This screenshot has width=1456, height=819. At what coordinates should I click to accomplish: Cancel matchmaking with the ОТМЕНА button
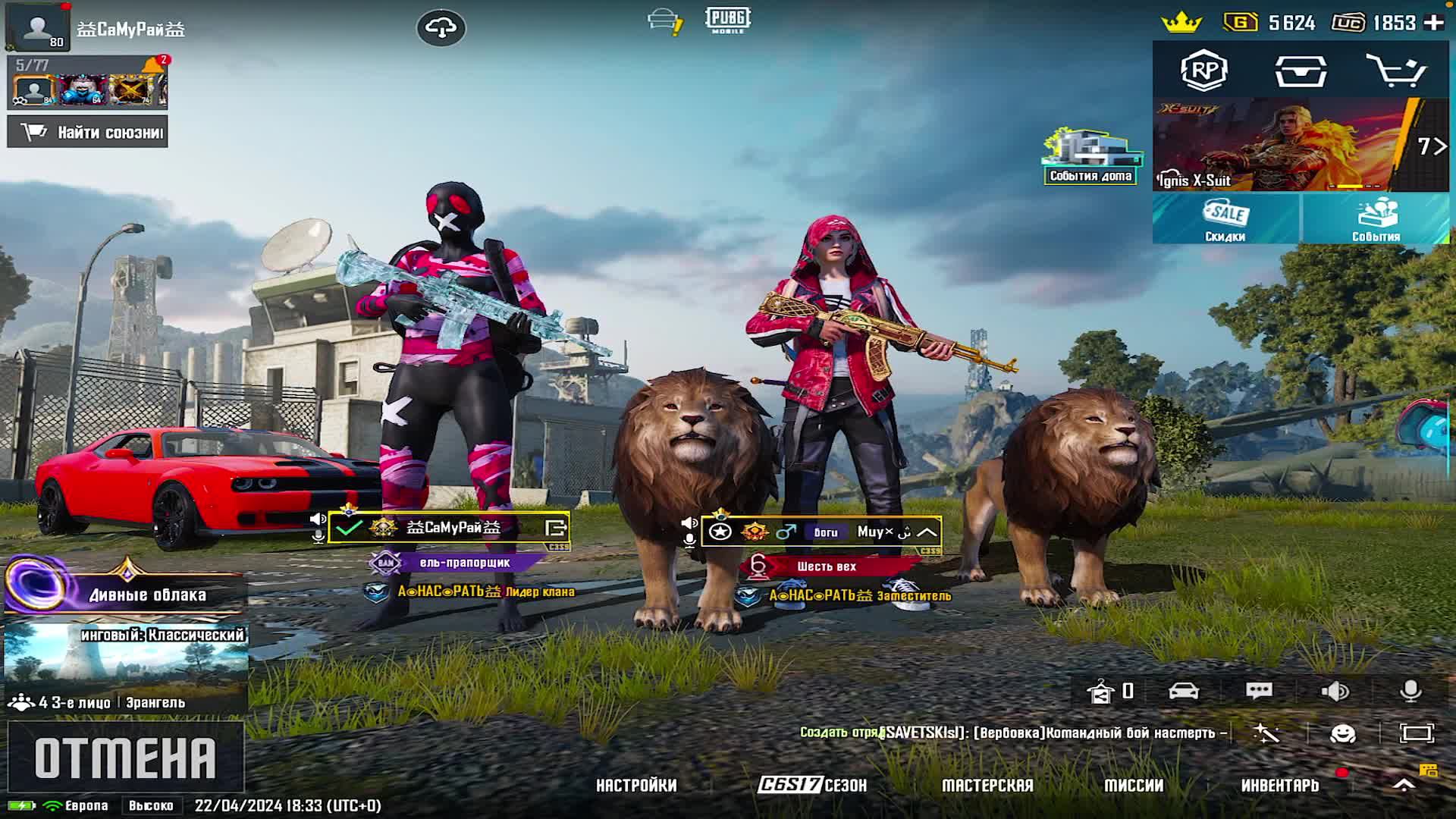pyautogui.click(x=125, y=757)
